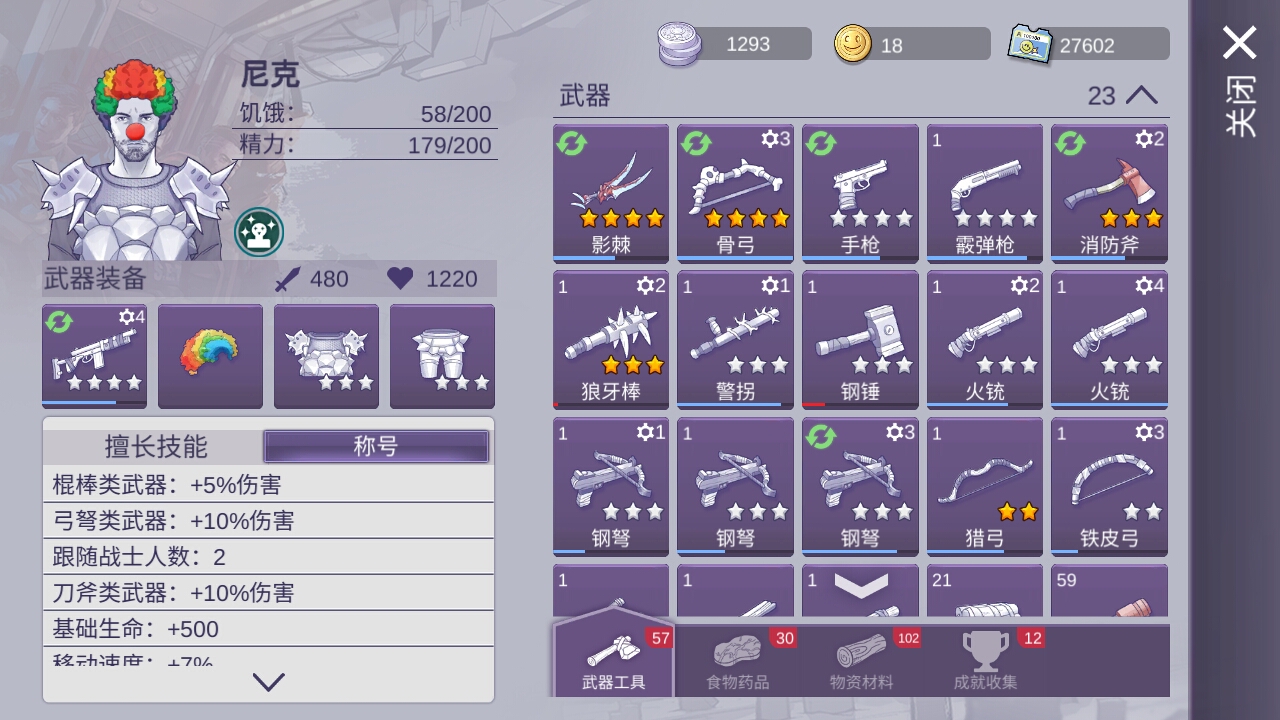This screenshot has width=1280, height=720.
Task: Select the 手枪 pistol slot
Action: [x=860, y=193]
